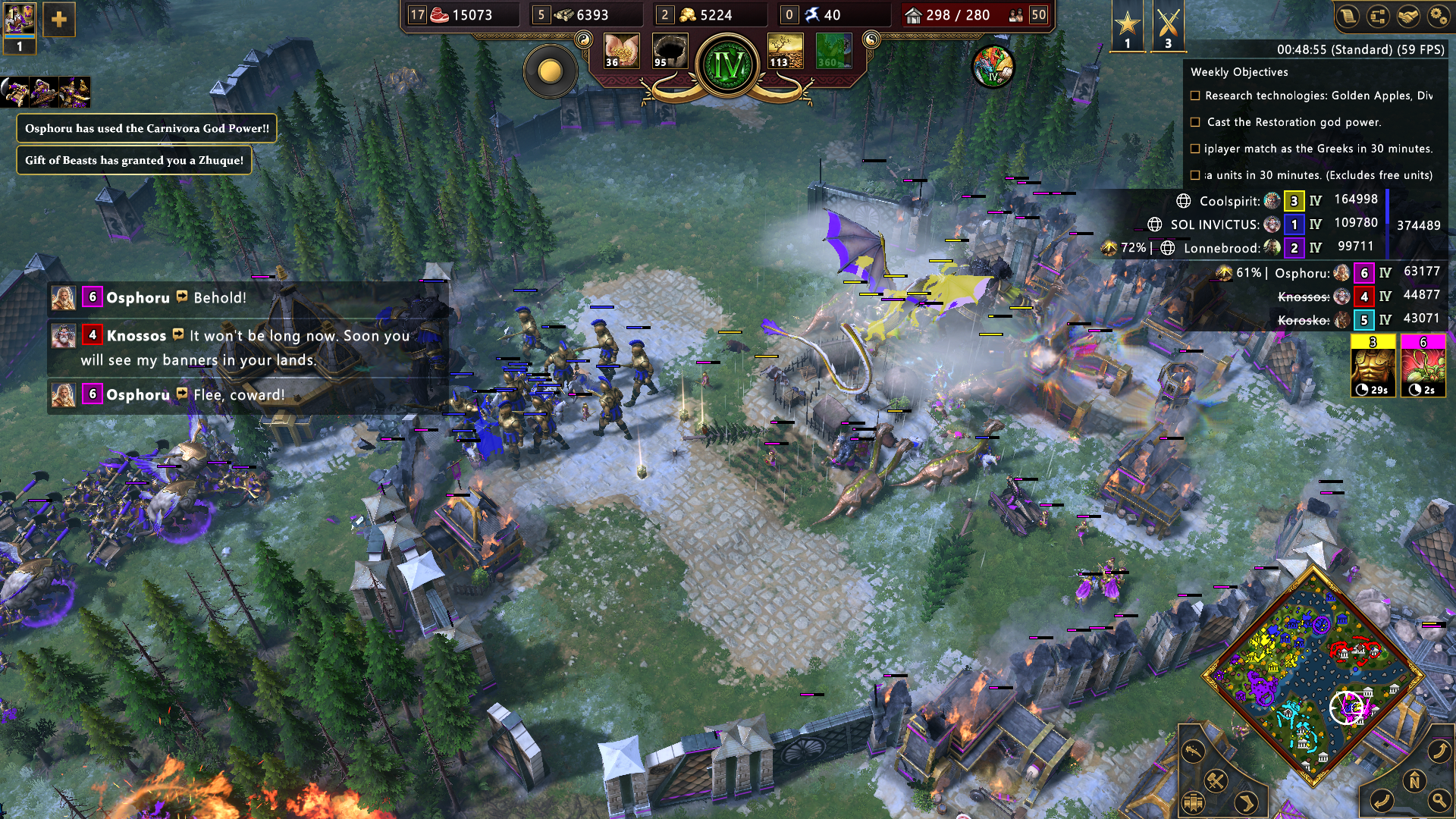
Task: Open the settings gears menu
Action: pos(1438,17)
